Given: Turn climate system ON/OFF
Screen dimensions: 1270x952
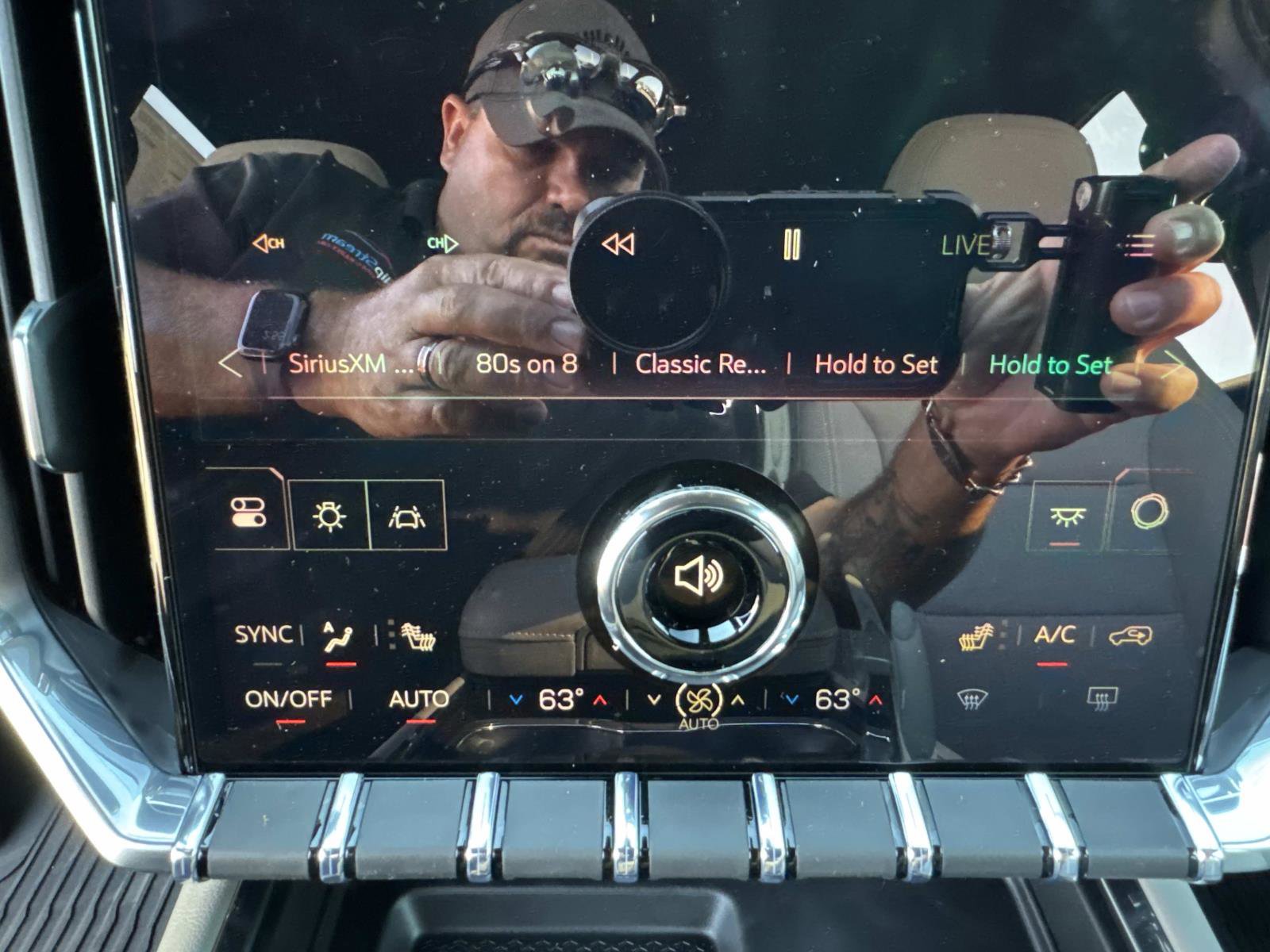Looking at the screenshot, I should pos(288,700).
